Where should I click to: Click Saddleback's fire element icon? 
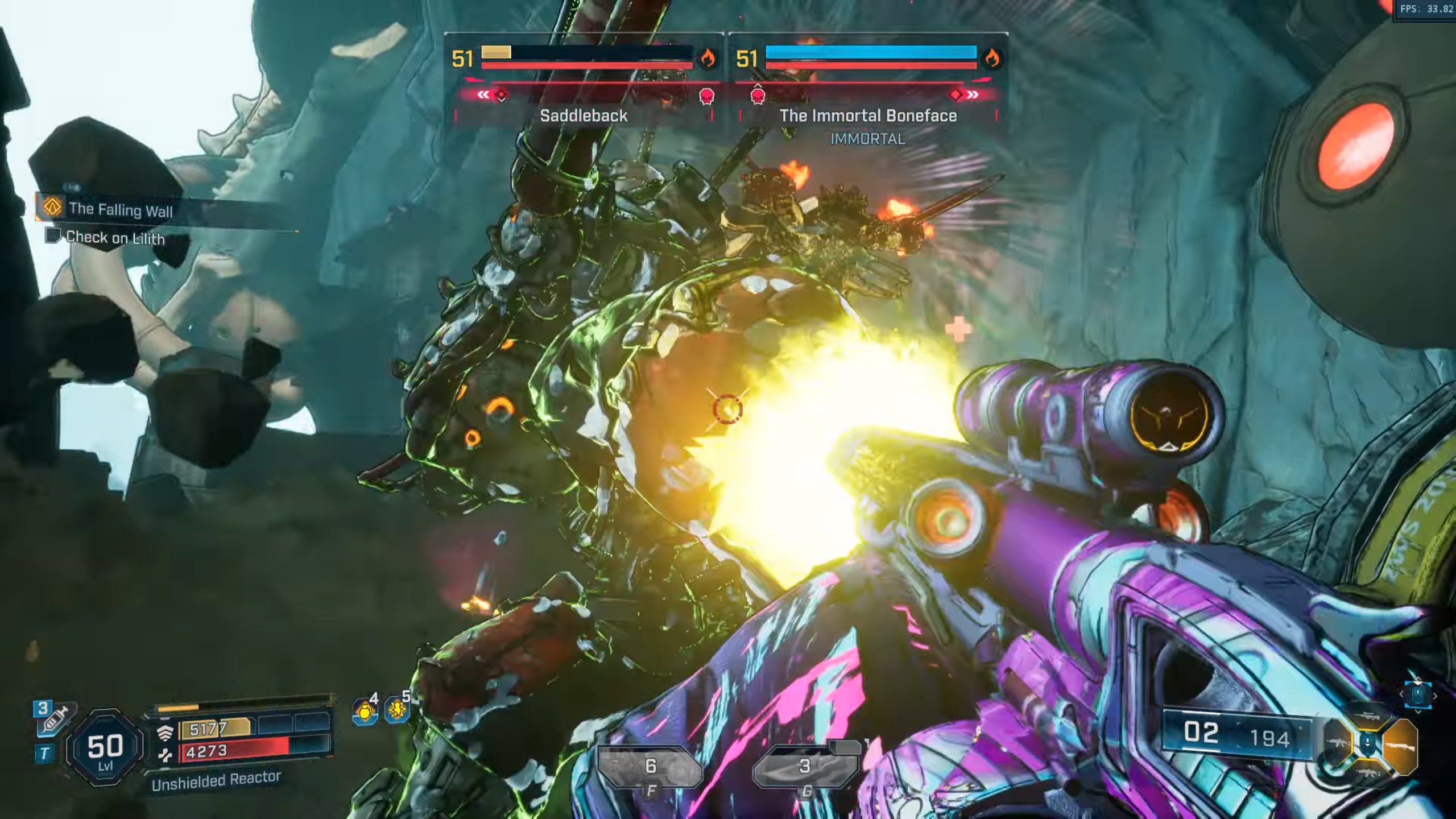tap(708, 57)
